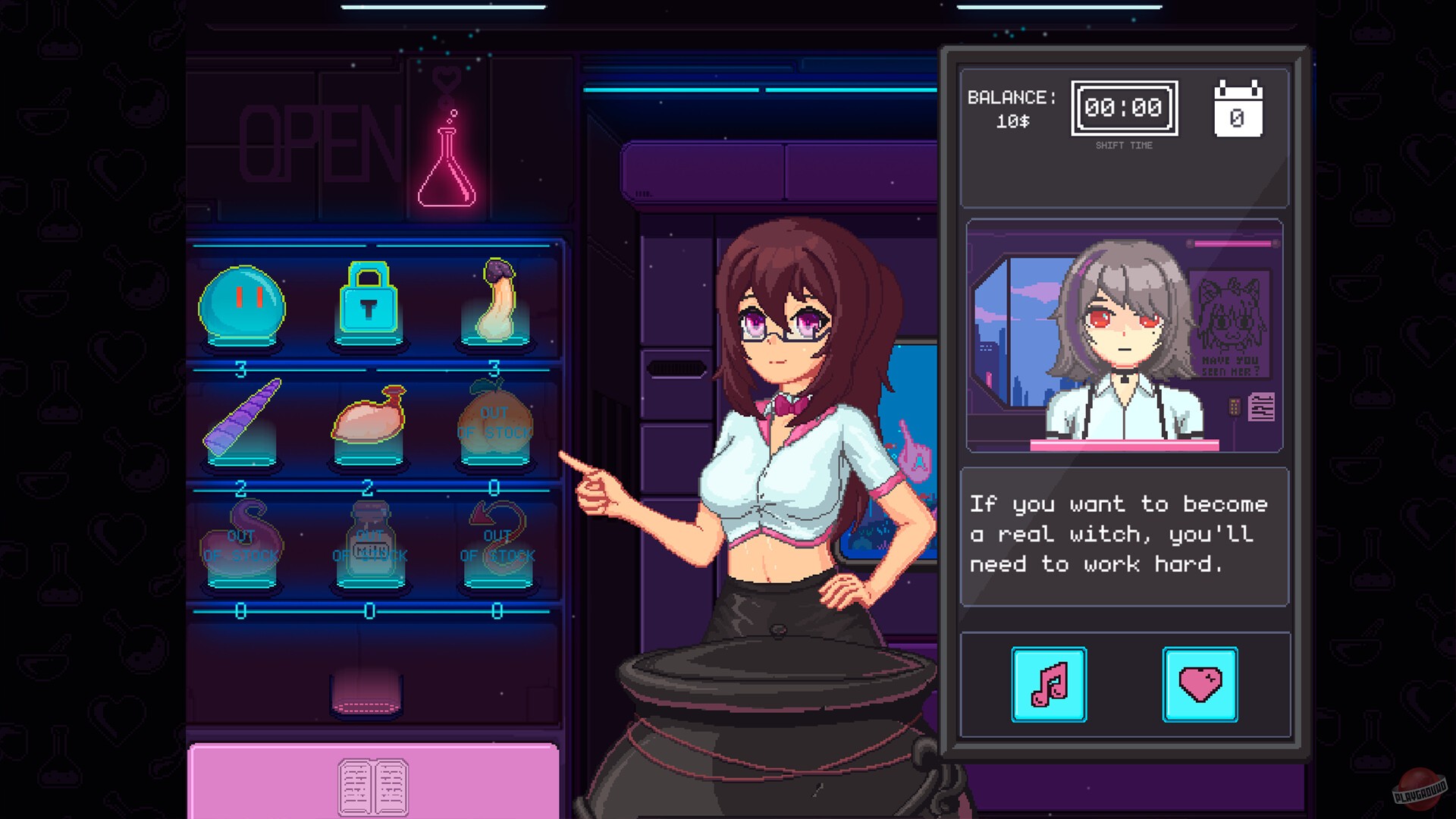Click the customer's dialogue text box
The height and width of the screenshot is (819, 1456).
[x=1122, y=535]
